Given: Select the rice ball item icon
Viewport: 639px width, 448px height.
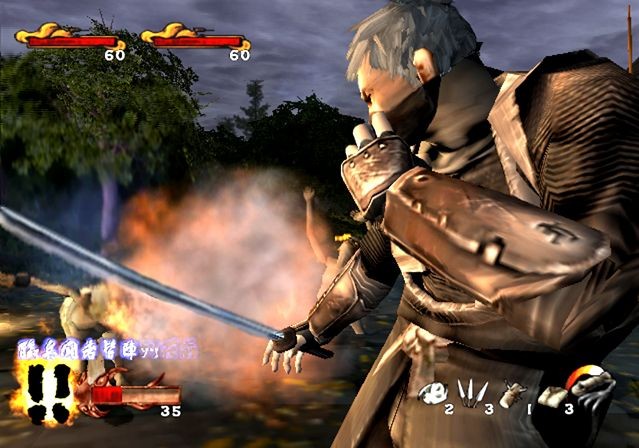Looking at the screenshot, I should (x=435, y=391).
